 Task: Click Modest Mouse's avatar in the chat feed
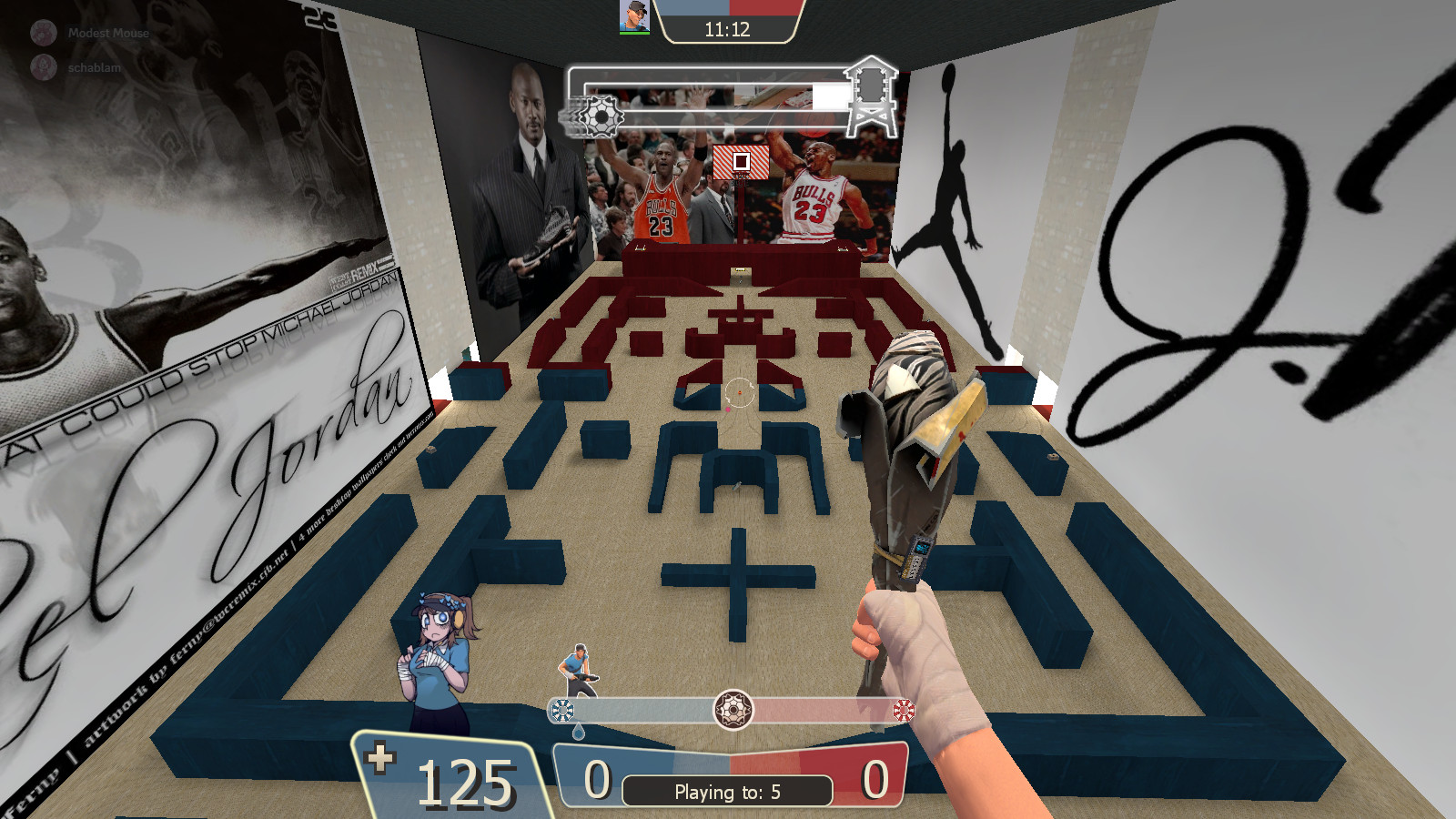click(x=42, y=31)
